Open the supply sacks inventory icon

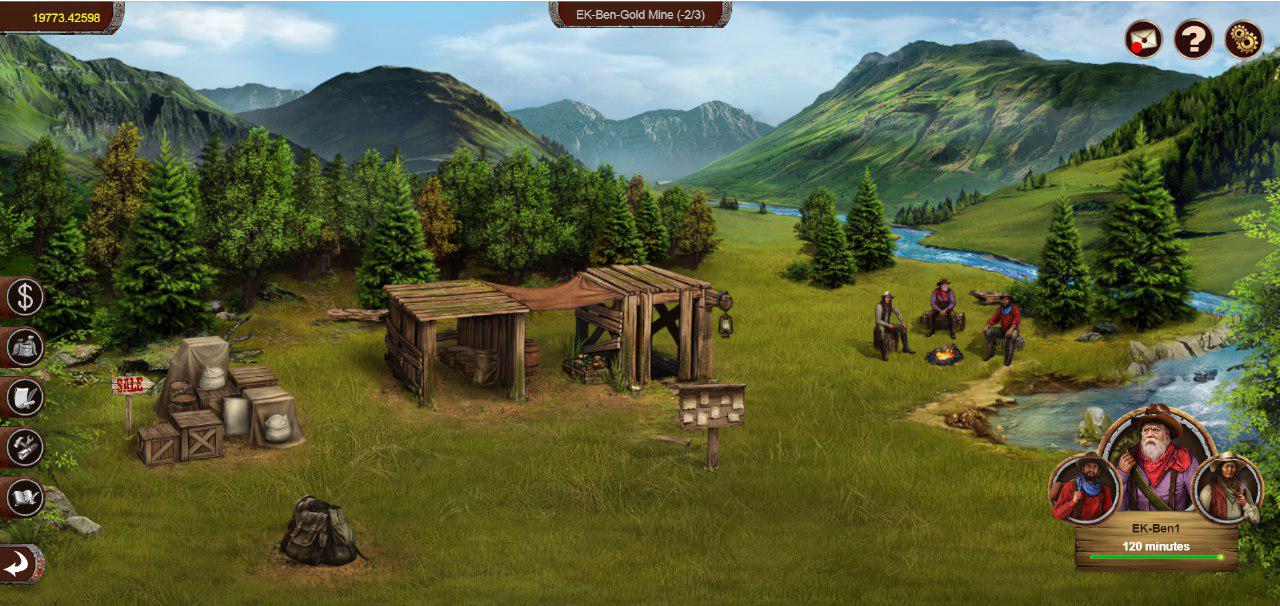[x=25, y=347]
